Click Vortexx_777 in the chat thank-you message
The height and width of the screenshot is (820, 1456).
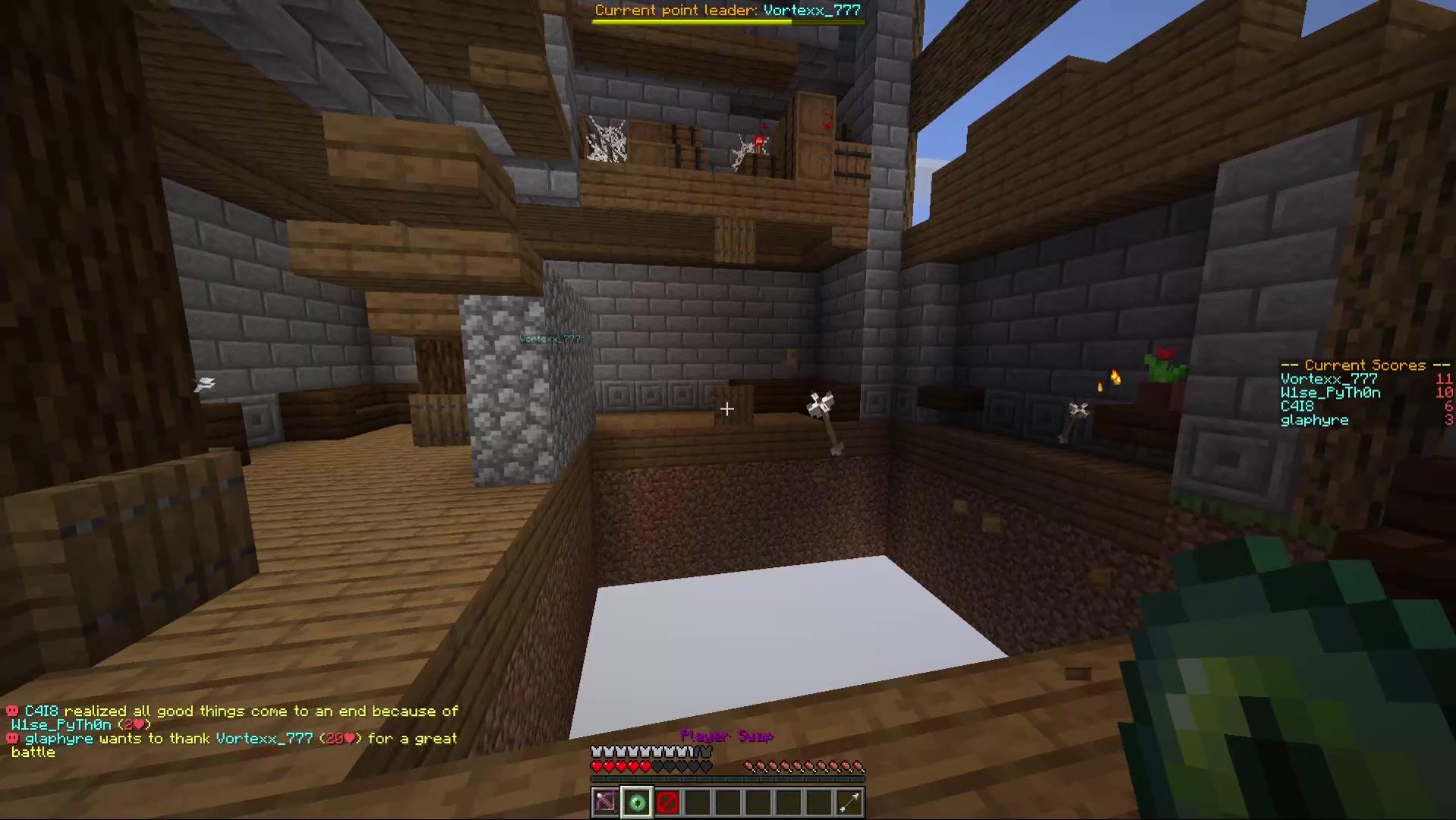(263, 738)
